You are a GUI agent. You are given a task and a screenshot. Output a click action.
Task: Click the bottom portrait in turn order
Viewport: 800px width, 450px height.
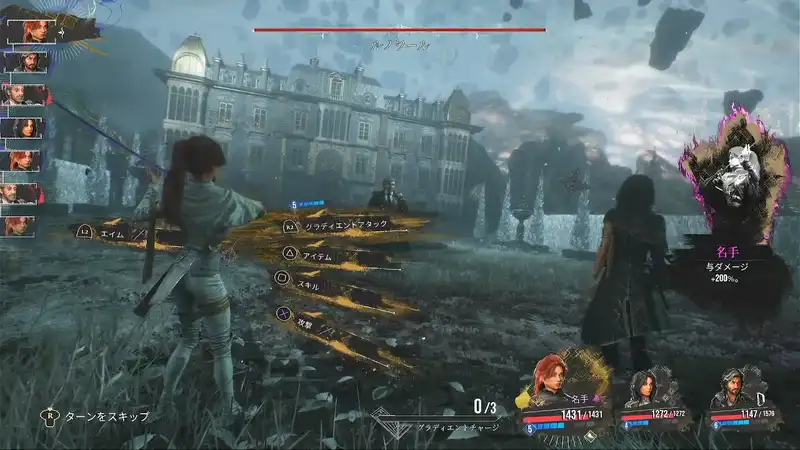(x=18, y=226)
